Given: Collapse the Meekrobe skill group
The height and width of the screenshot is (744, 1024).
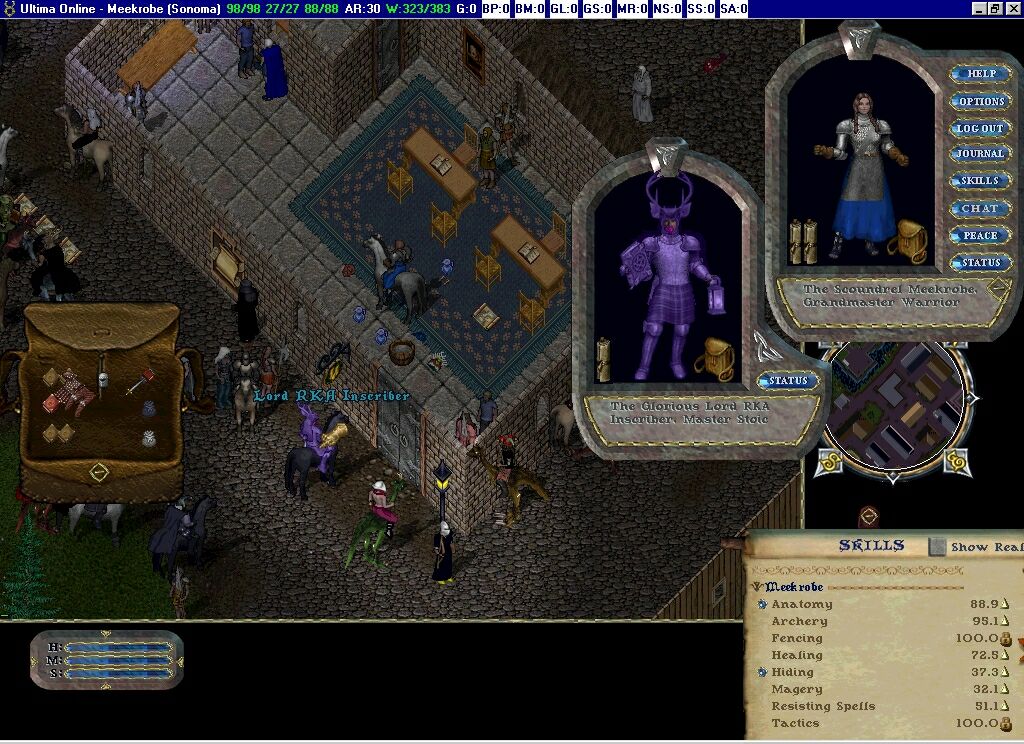Looking at the screenshot, I should pos(757,587).
